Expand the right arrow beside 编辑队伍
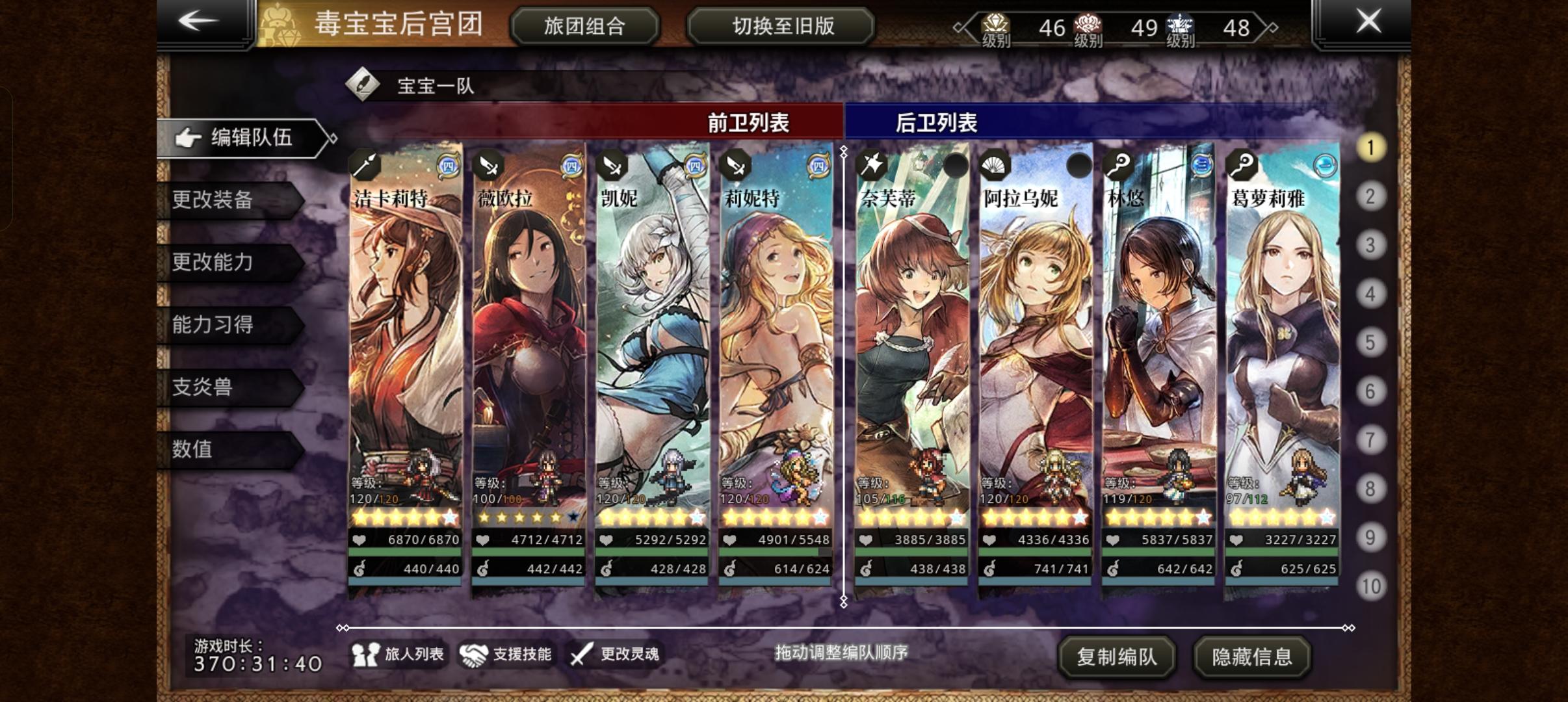The height and width of the screenshot is (702, 1568). [x=328, y=138]
